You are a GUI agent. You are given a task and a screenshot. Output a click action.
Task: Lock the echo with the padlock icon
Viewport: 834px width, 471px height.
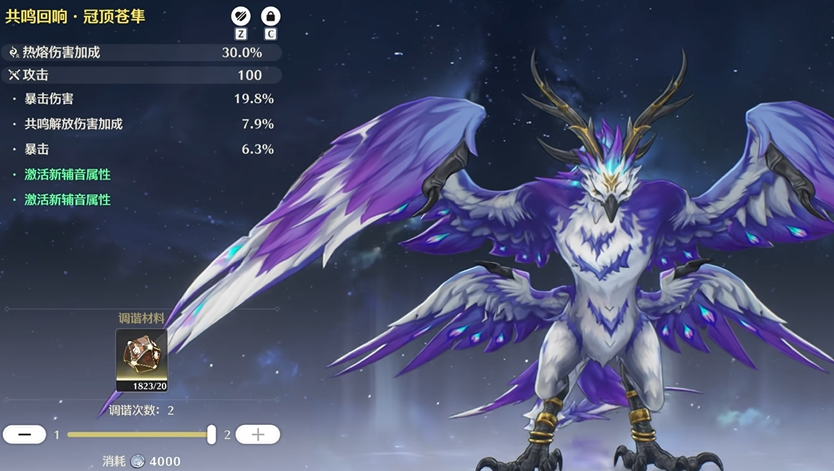pos(270,16)
